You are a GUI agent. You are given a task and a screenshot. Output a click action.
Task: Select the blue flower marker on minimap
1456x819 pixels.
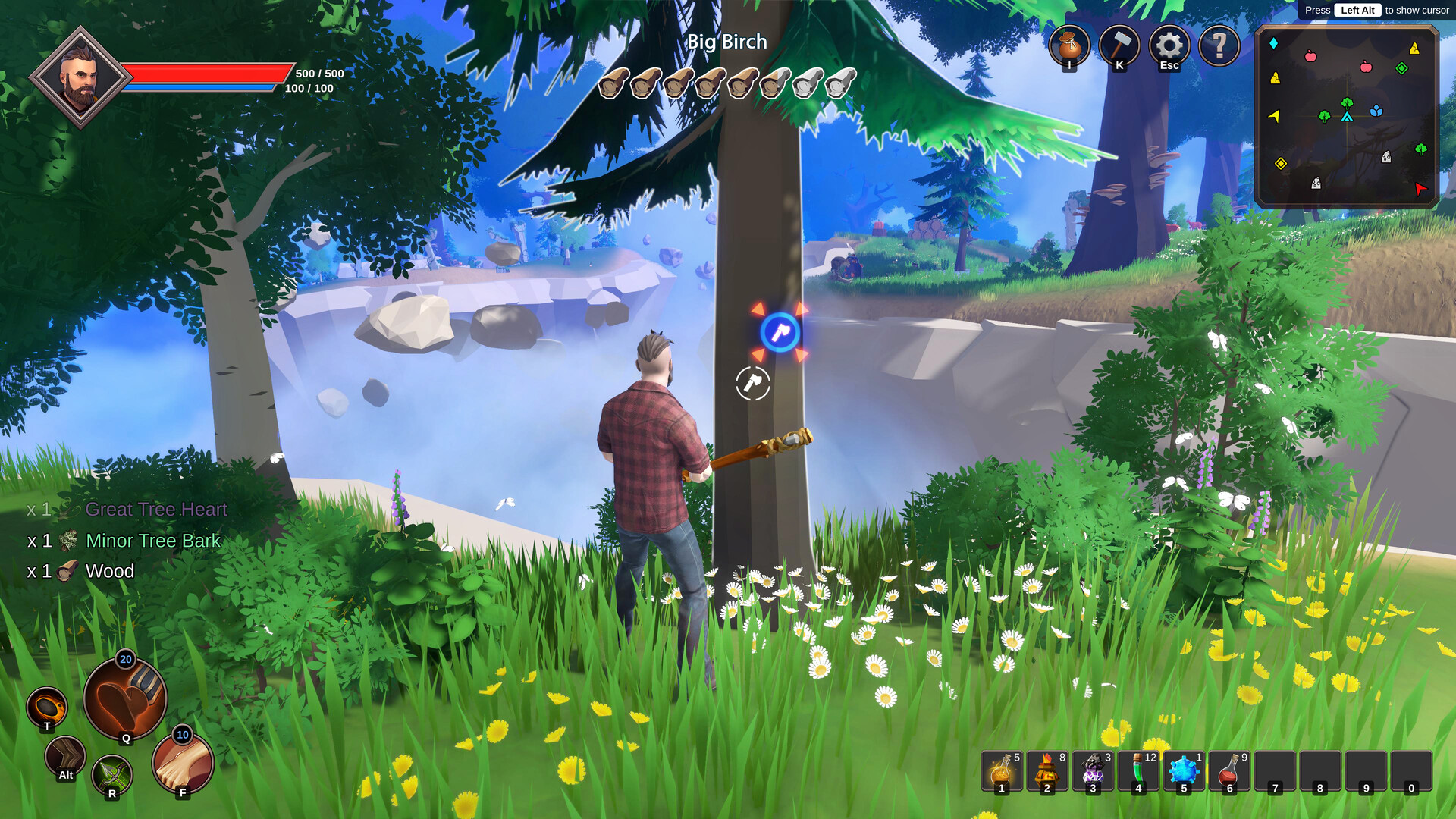point(1376,111)
